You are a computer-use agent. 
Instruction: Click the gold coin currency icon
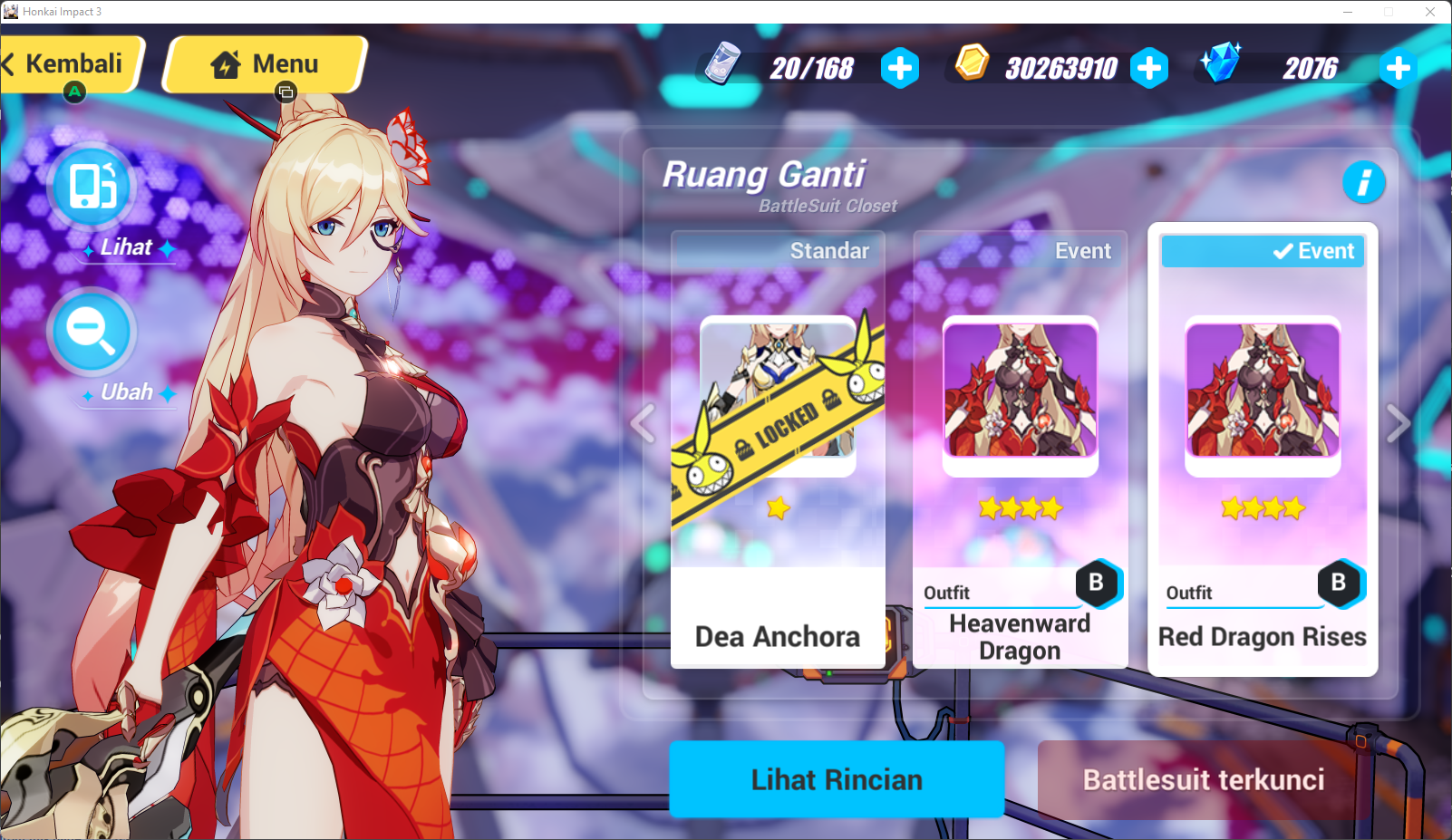tap(973, 65)
